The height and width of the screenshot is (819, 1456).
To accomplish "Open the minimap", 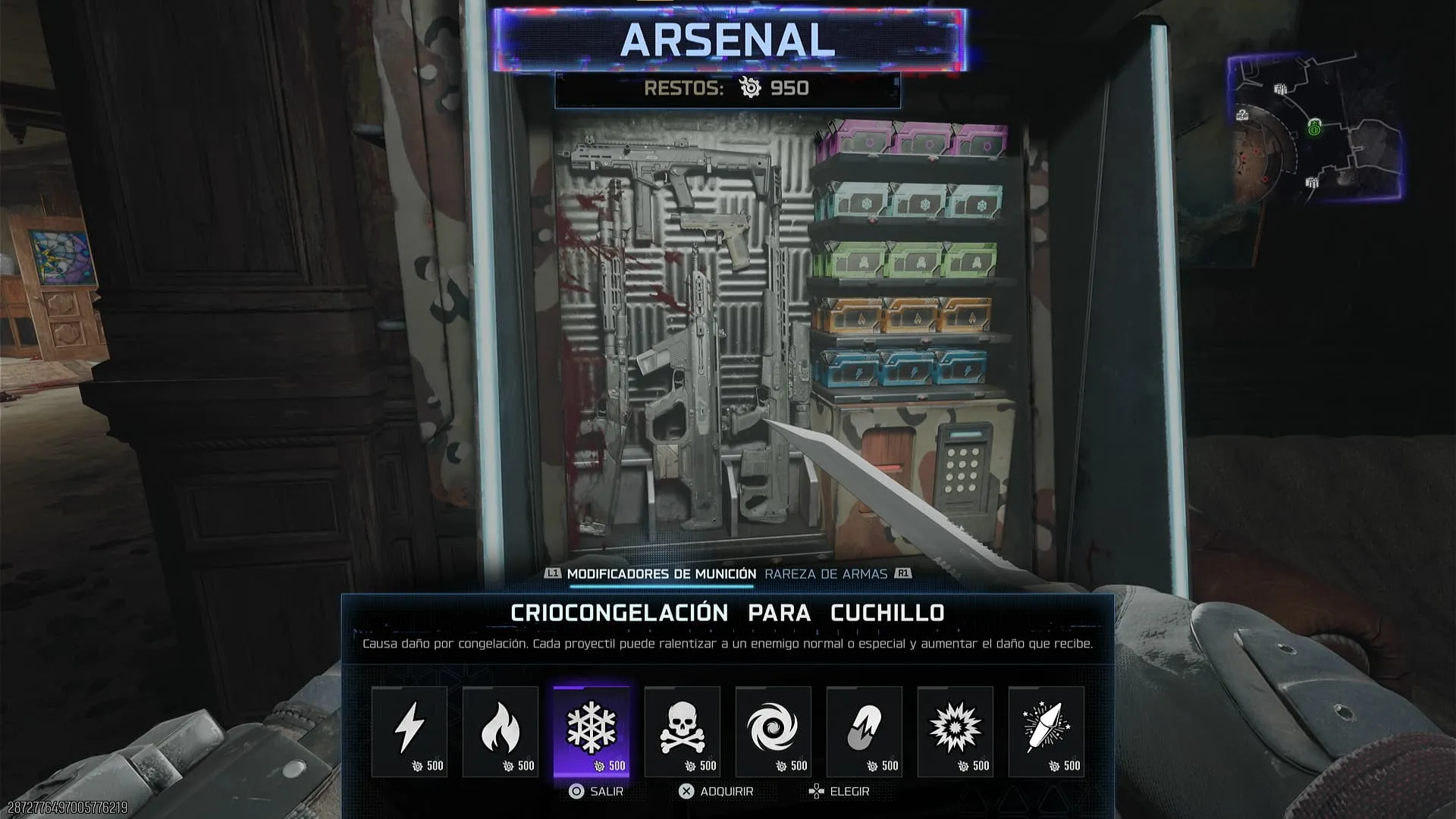I will click(x=1314, y=127).
